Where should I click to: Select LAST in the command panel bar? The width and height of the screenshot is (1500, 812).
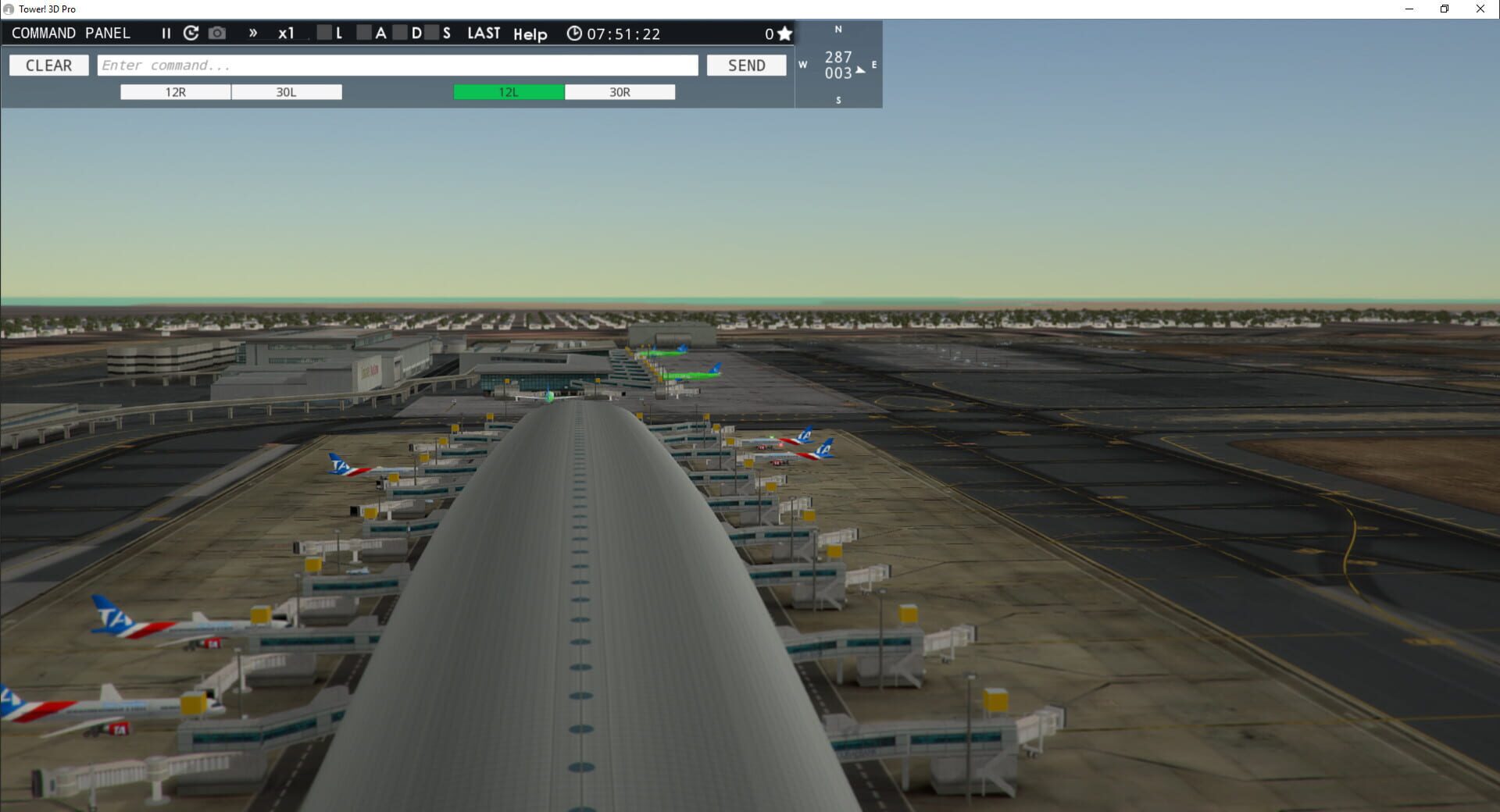(483, 33)
